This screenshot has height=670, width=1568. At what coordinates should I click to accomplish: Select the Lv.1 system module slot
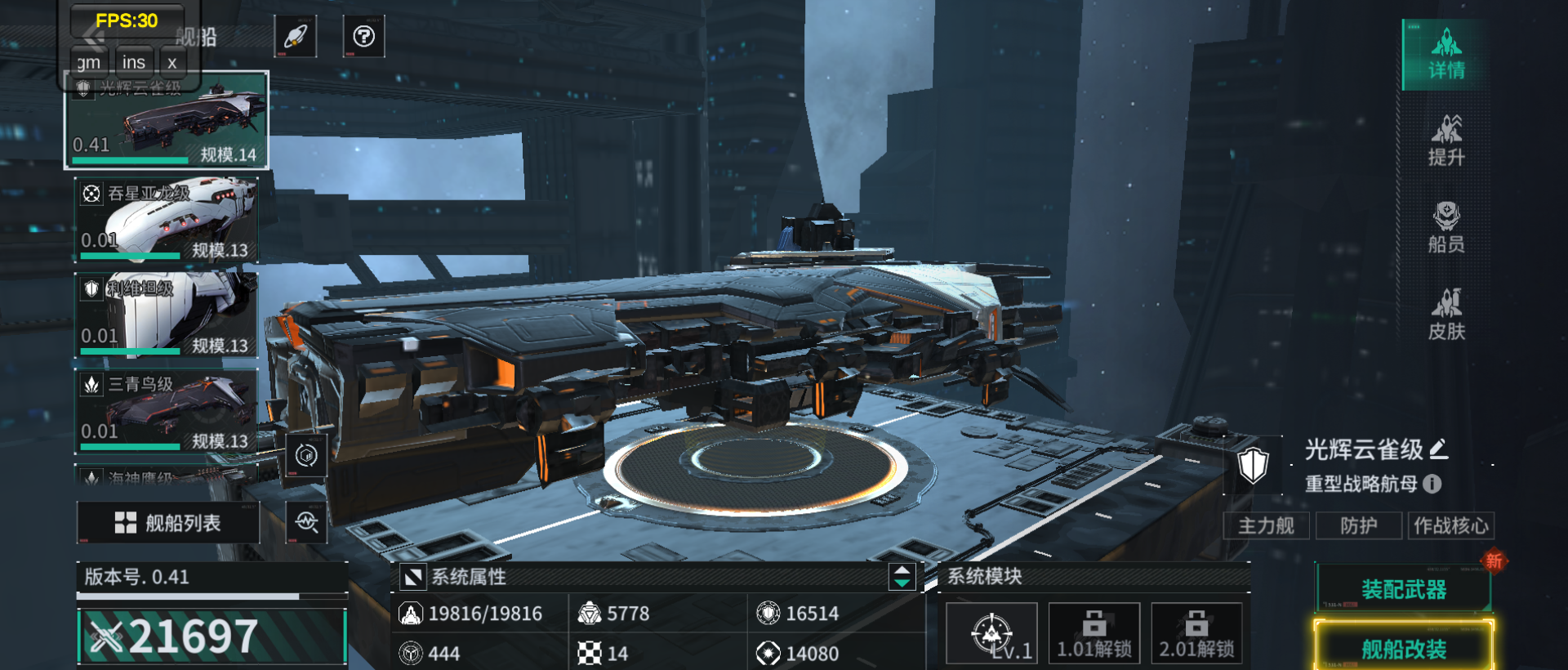point(991,634)
